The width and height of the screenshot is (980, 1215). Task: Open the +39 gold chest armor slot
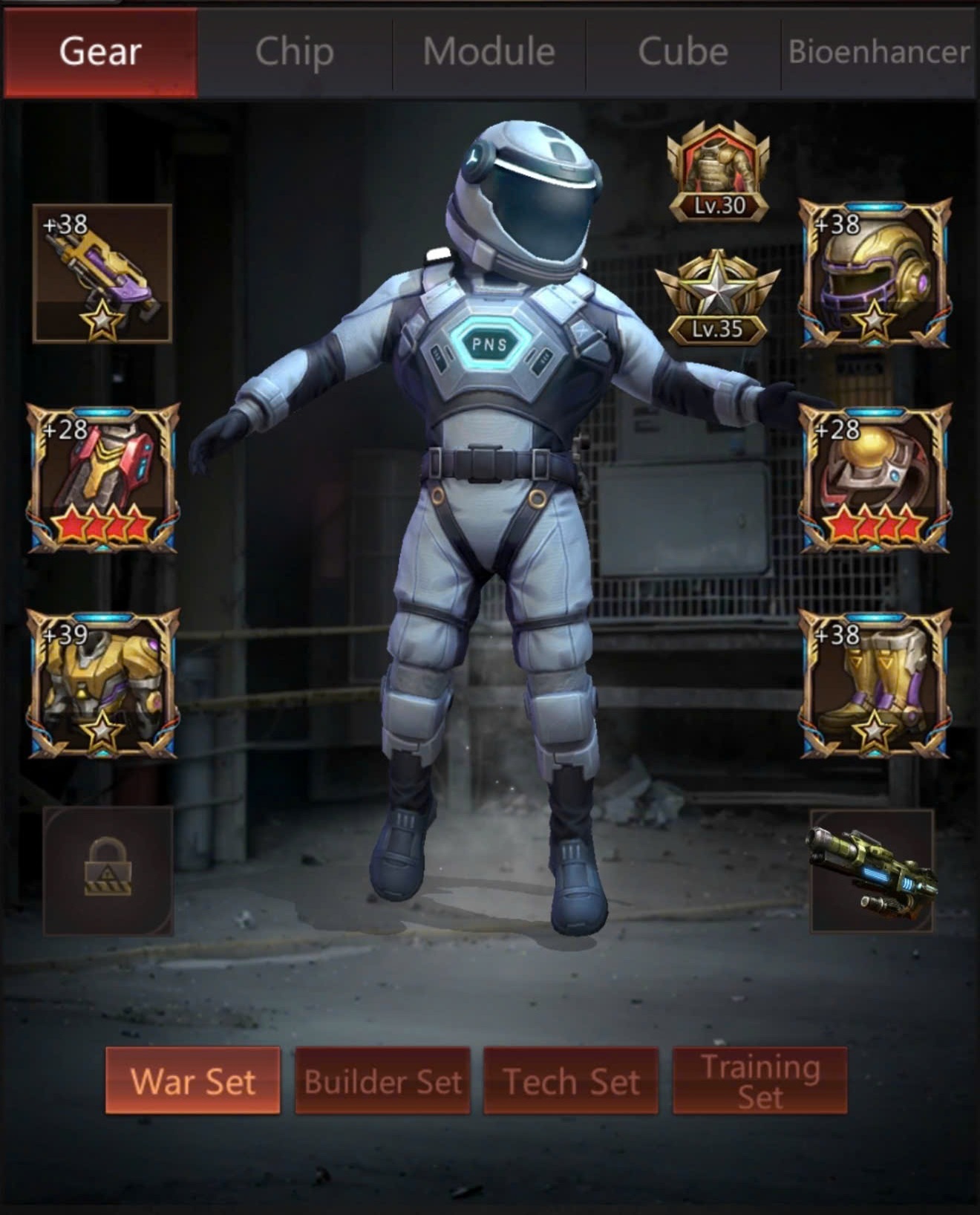103,684
